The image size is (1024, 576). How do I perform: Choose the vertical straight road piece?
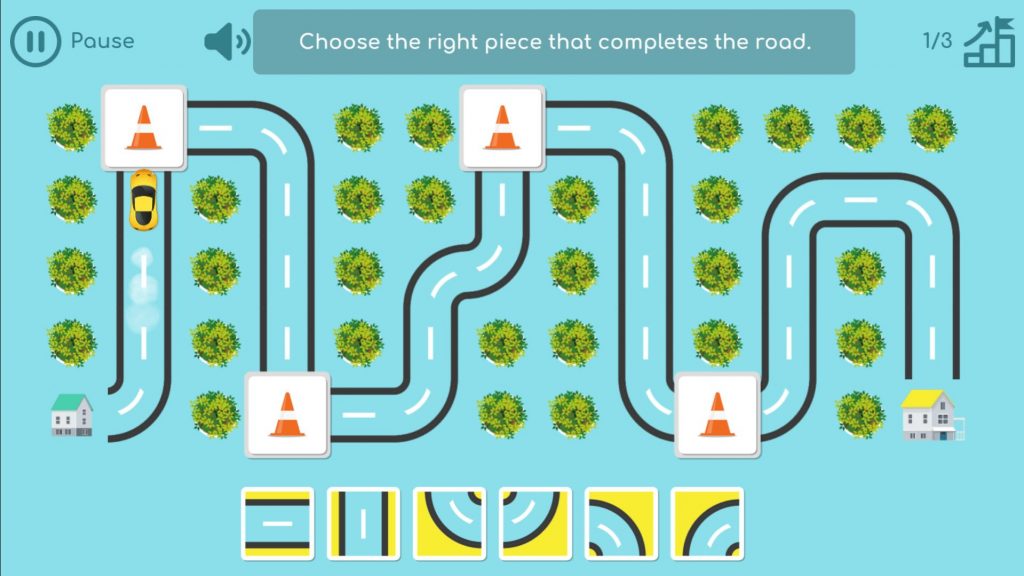(x=363, y=522)
